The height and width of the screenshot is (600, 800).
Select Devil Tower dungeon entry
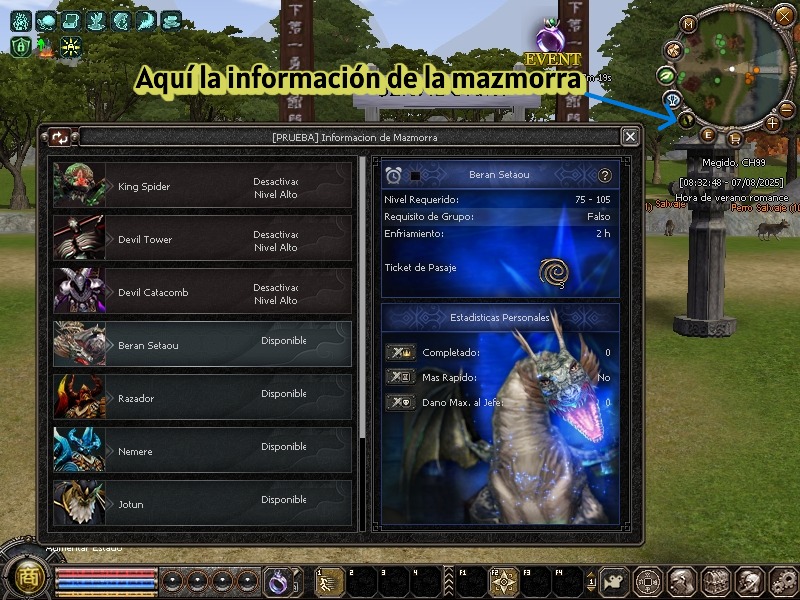pyautogui.click(x=202, y=239)
